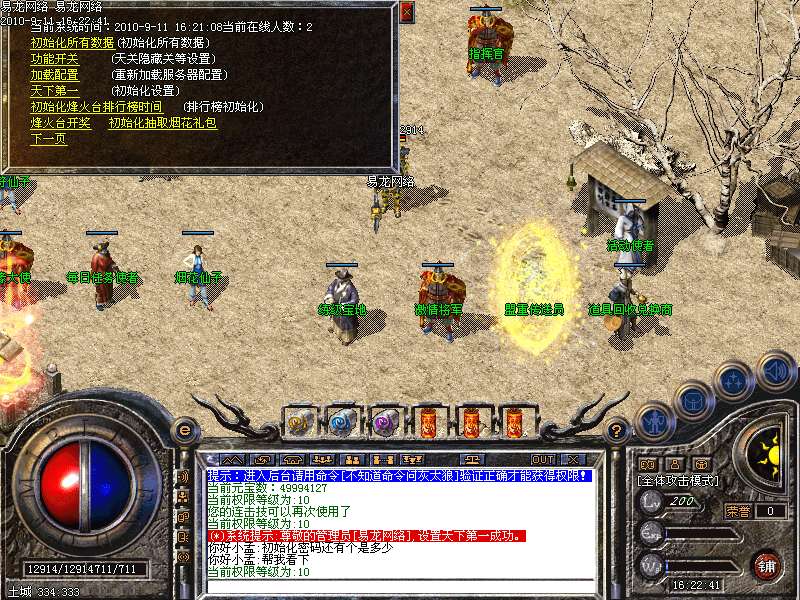Open the bag with the round button
800x600 pixels.
(693, 401)
